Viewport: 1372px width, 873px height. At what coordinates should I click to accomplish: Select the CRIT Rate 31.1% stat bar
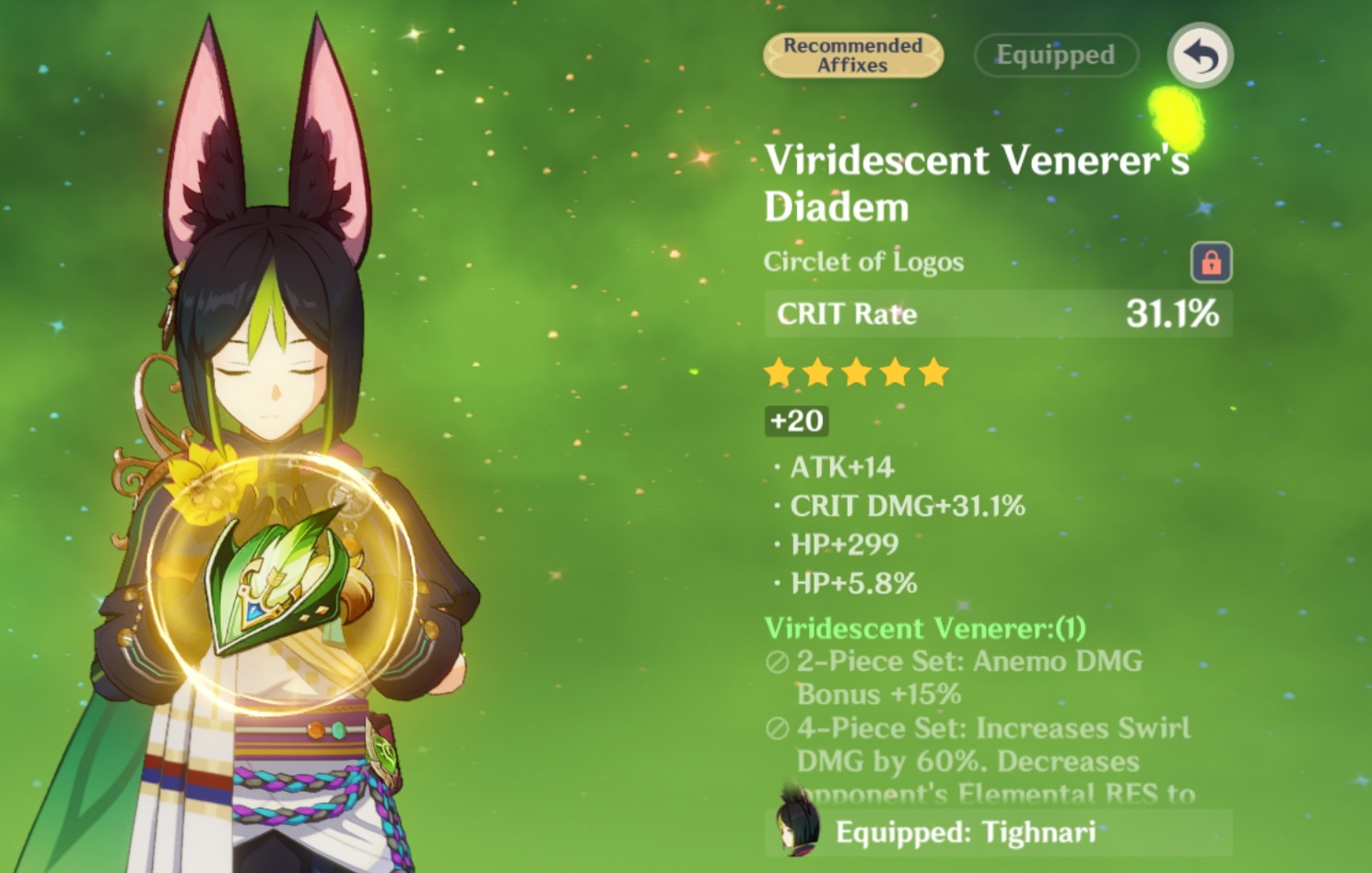997,313
